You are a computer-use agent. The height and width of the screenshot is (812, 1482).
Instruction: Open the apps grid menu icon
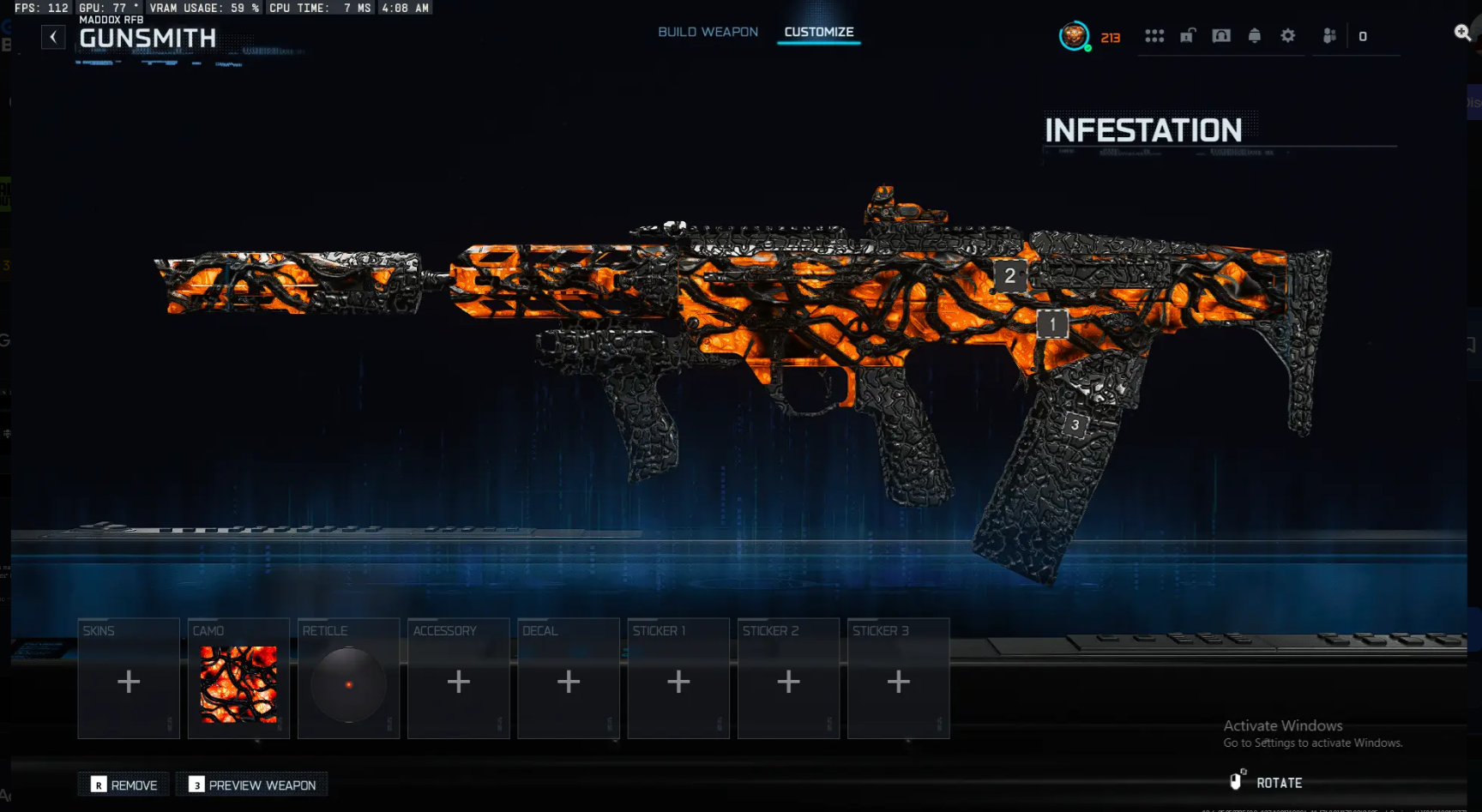click(1155, 36)
